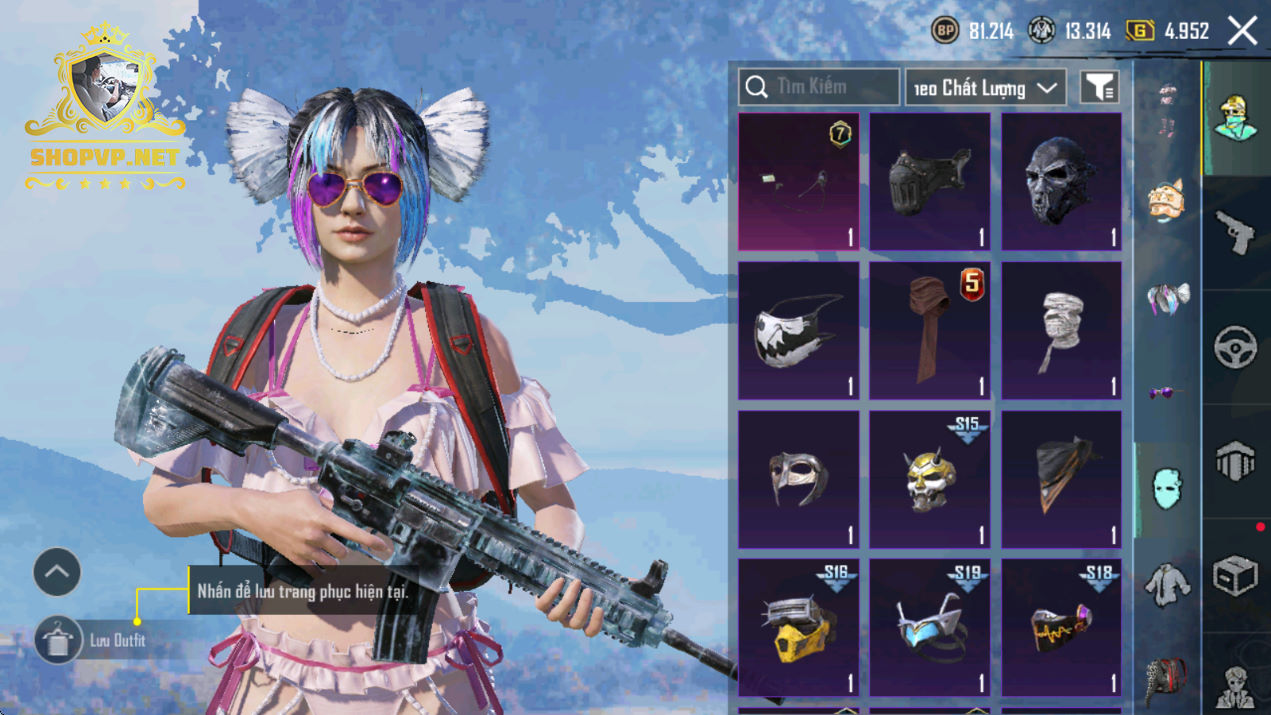This screenshot has width=1271, height=715.
Task: Open the jacket clothing subcategory
Action: (x=1166, y=583)
